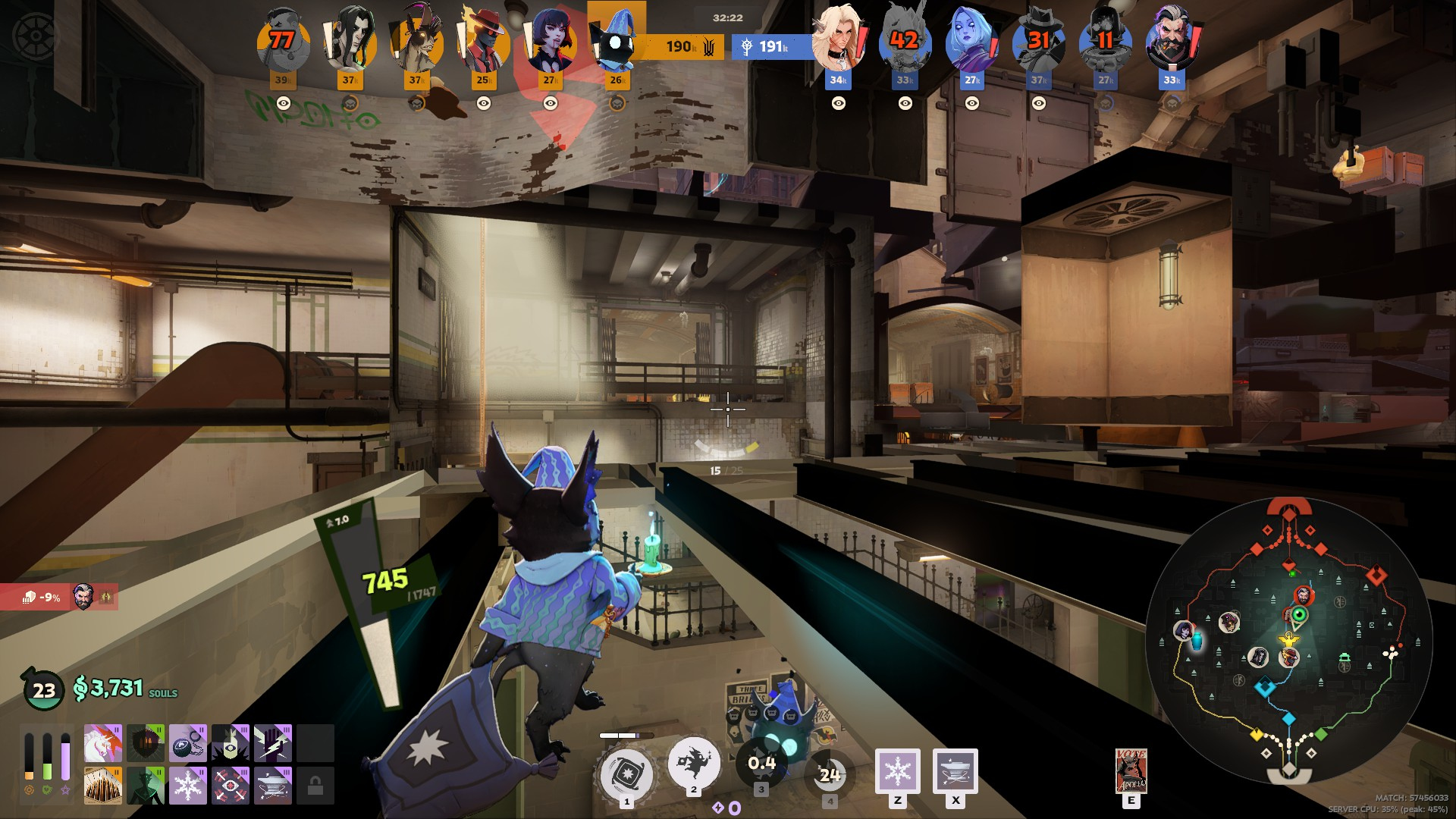The width and height of the screenshot is (1456, 819).
Task: Select the shield with bullets item slot
Action: point(145,743)
